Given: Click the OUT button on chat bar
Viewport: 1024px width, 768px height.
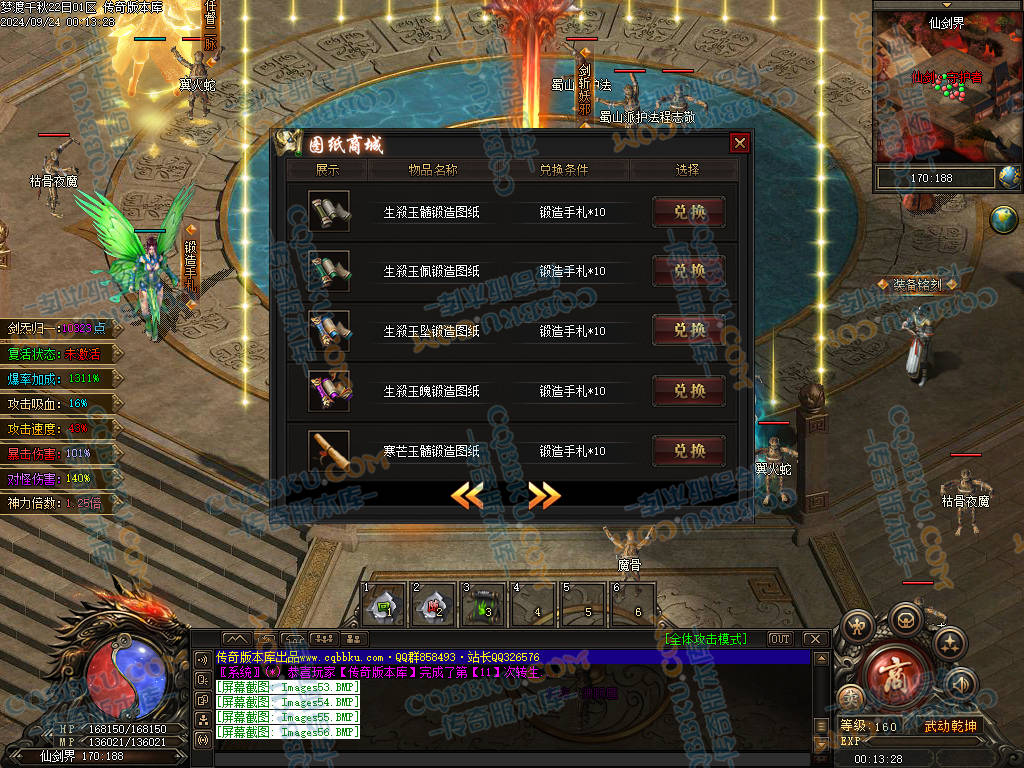Looking at the screenshot, I should 779,639.
